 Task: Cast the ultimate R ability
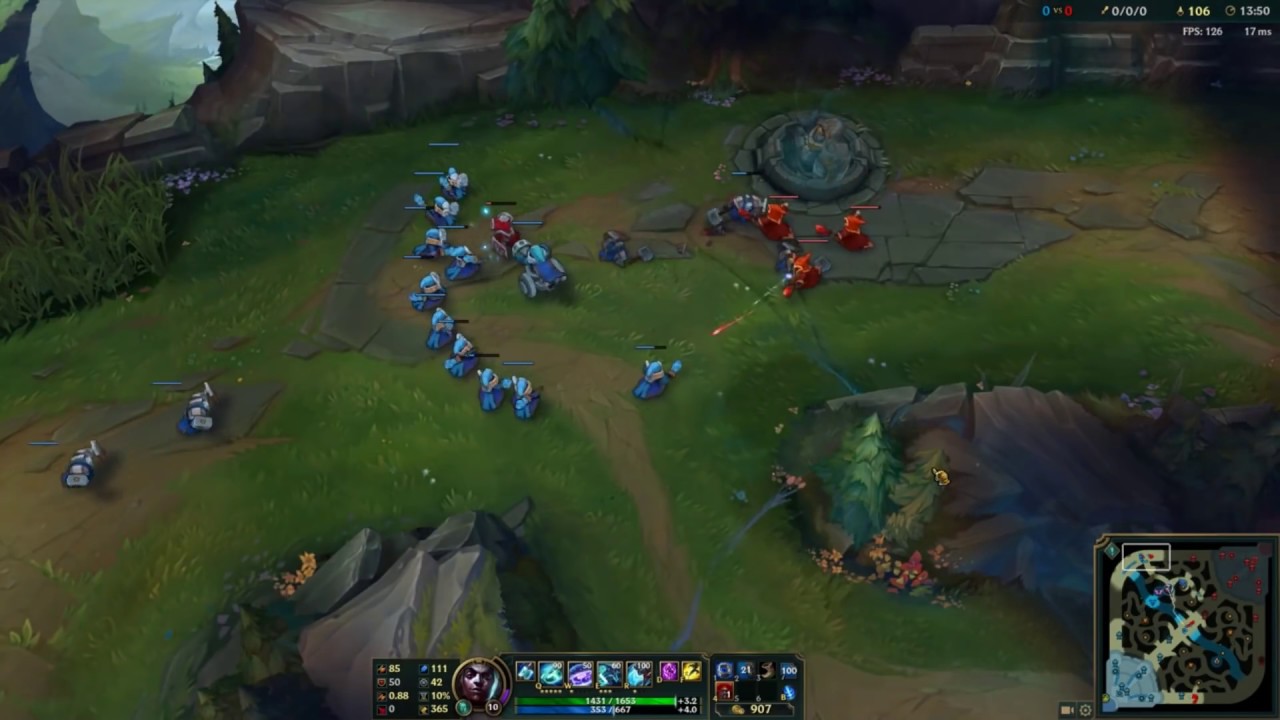637,673
